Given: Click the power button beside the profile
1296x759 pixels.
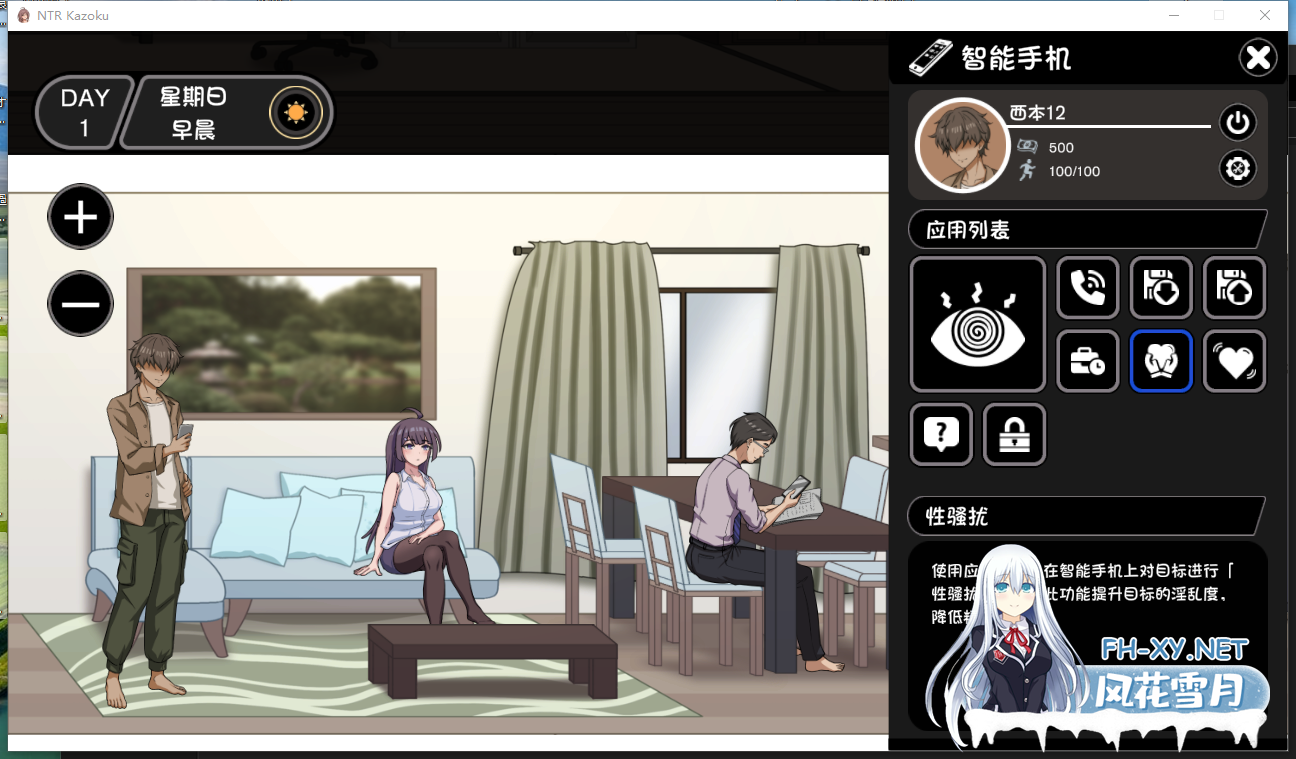Looking at the screenshot, I should pos(1238,123).
